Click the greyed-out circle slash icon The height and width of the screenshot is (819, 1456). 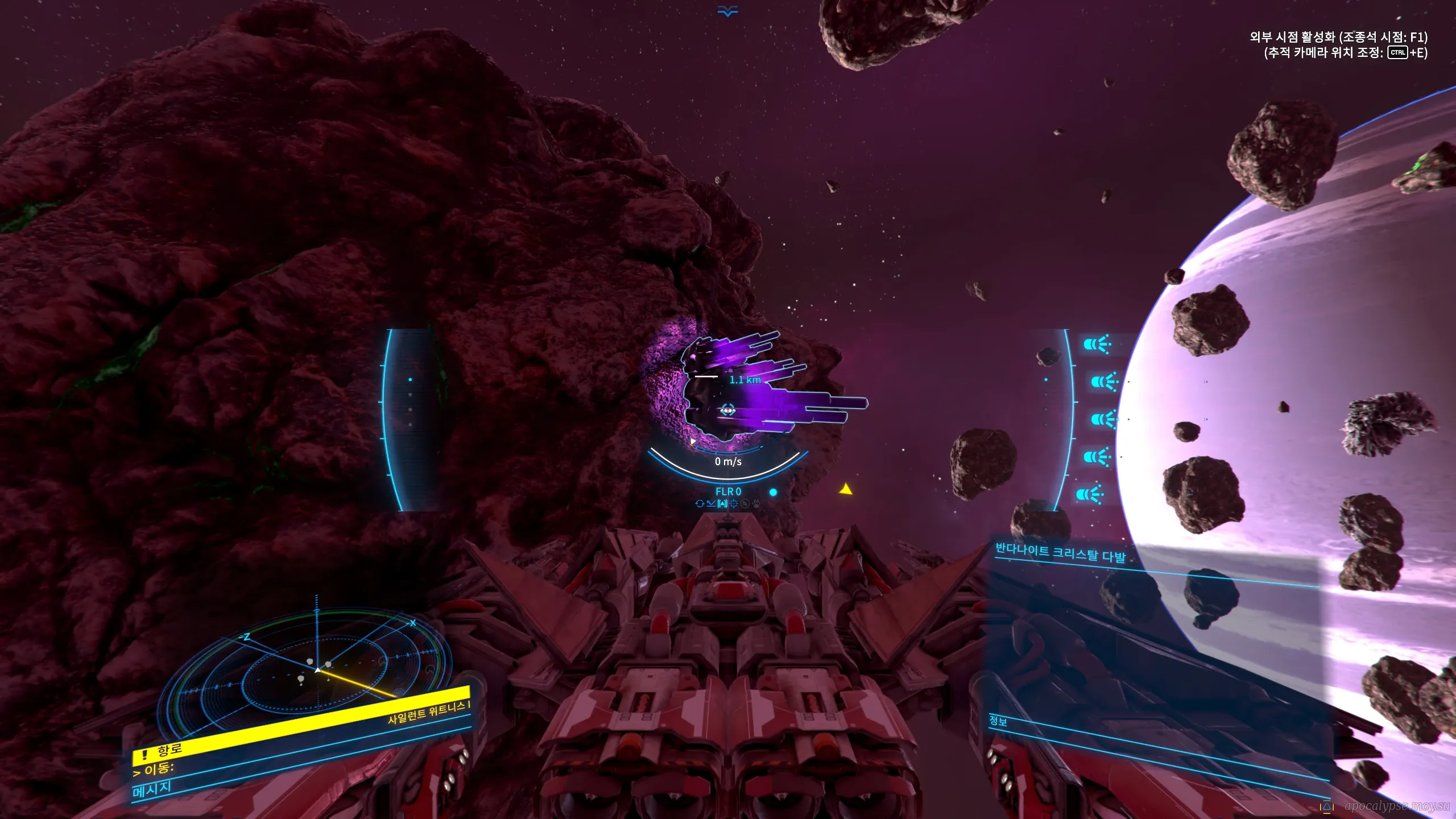(x=745, y=503)
